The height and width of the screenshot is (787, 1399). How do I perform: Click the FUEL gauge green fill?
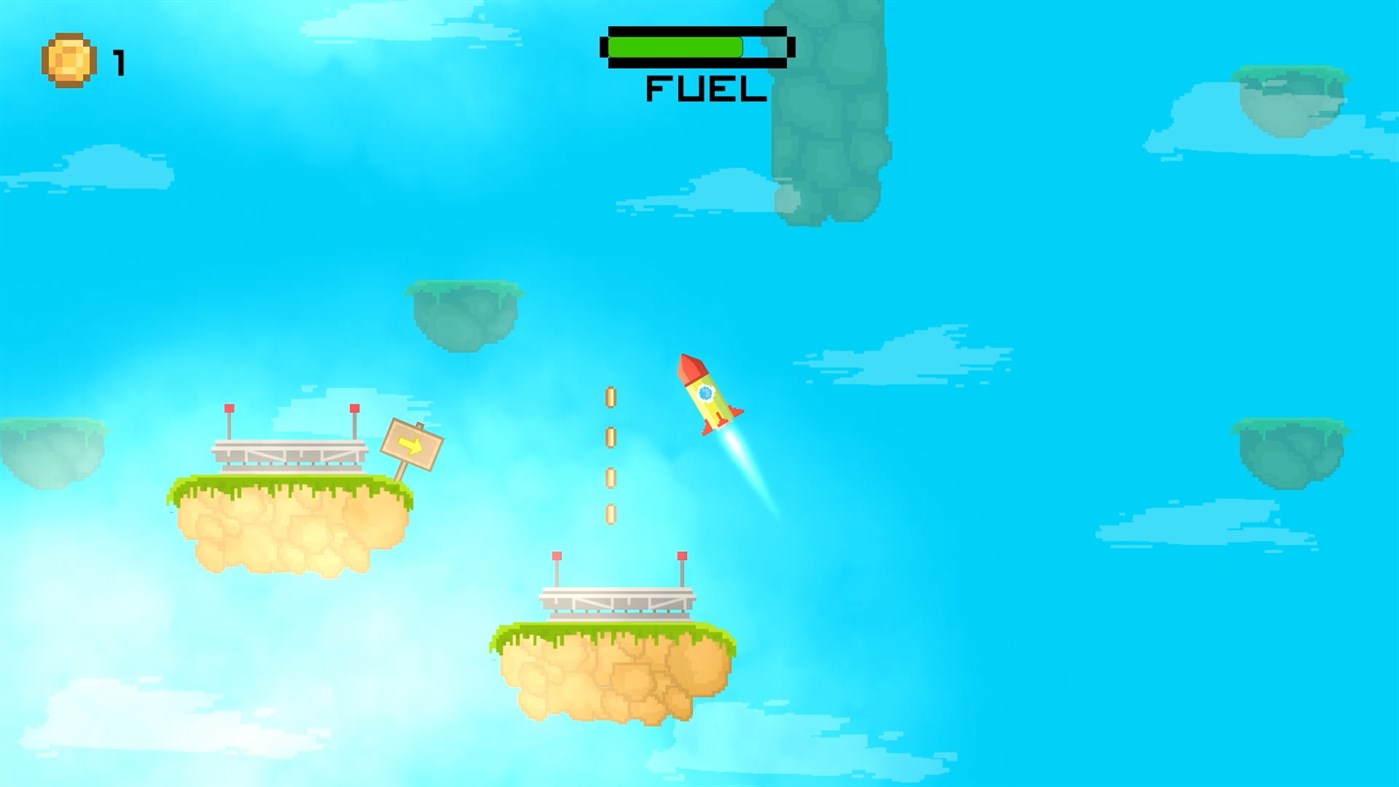675,45
